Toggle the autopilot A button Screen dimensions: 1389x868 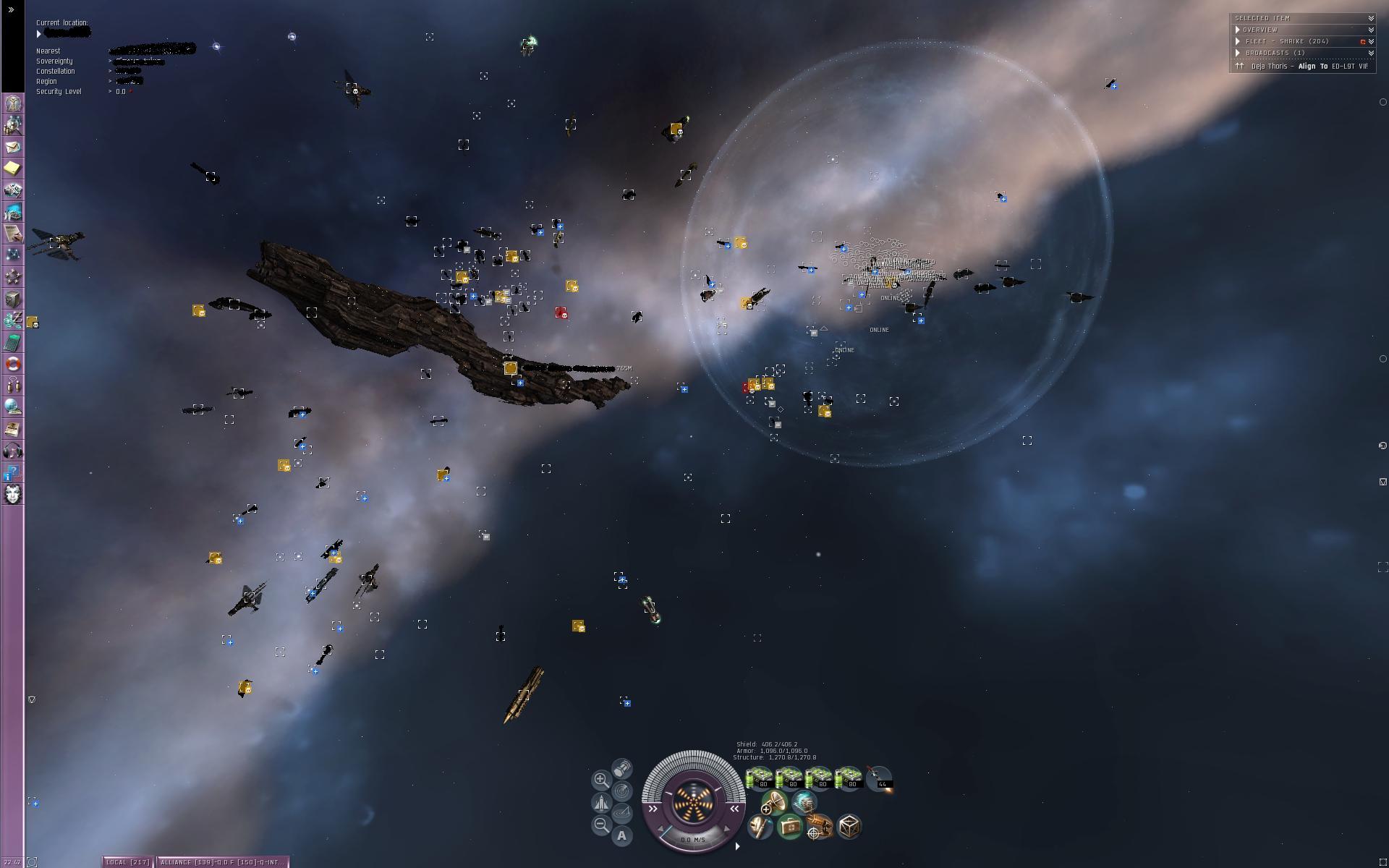(621, 835)
